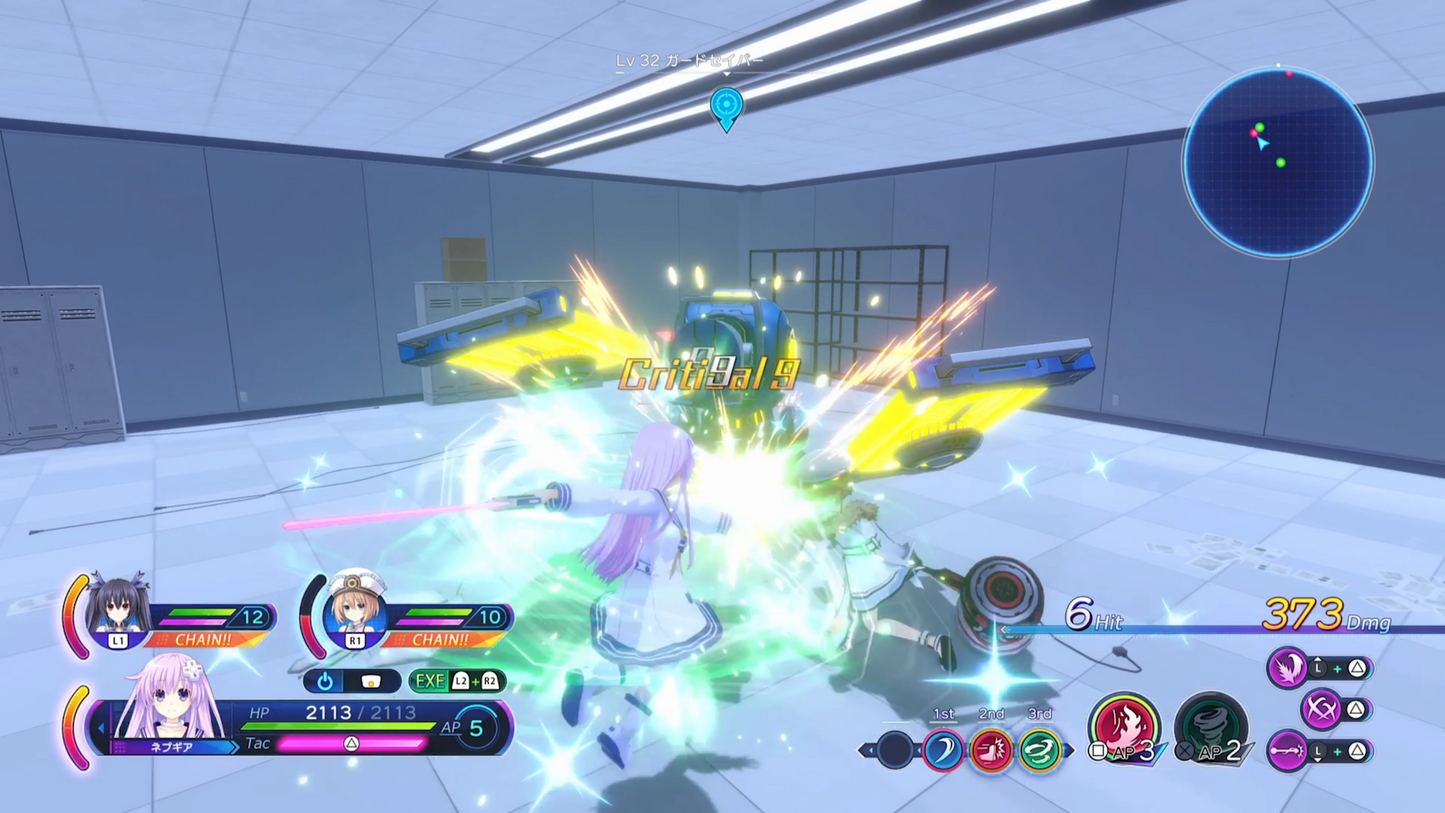The height and width of the screenshot is (813, 1445).
Task: Open the upward arrow above the L indicator
Action: coord(1317,659)
